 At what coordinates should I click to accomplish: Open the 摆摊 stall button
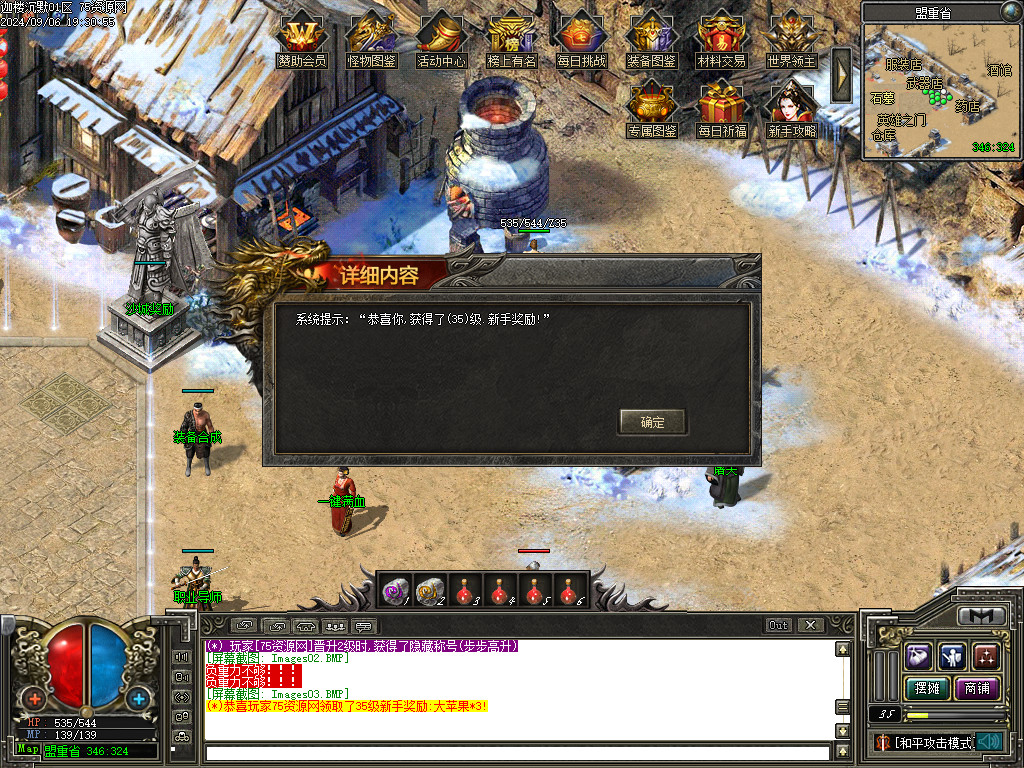923,688
